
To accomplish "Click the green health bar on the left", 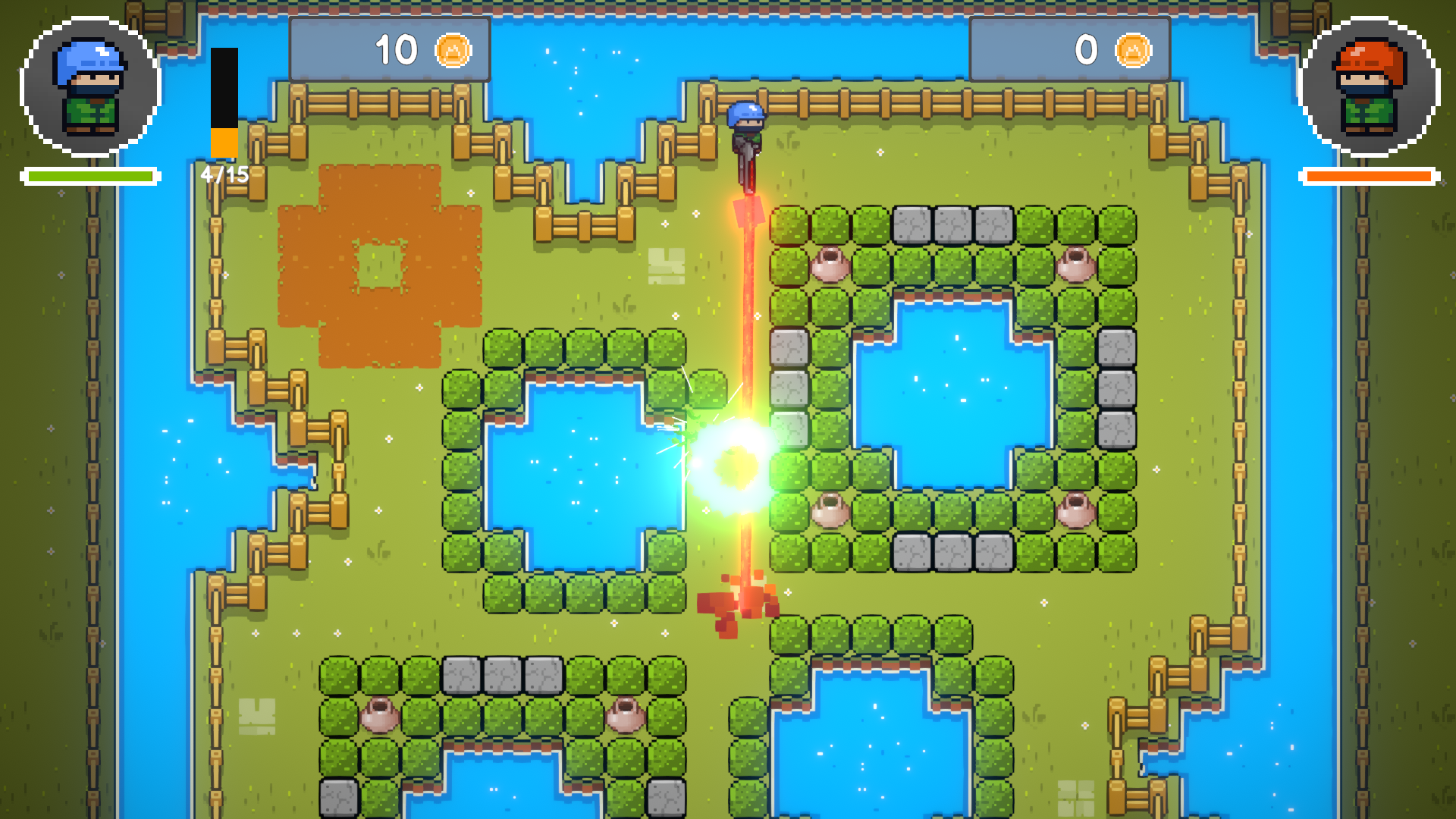I will click(89, 176).
